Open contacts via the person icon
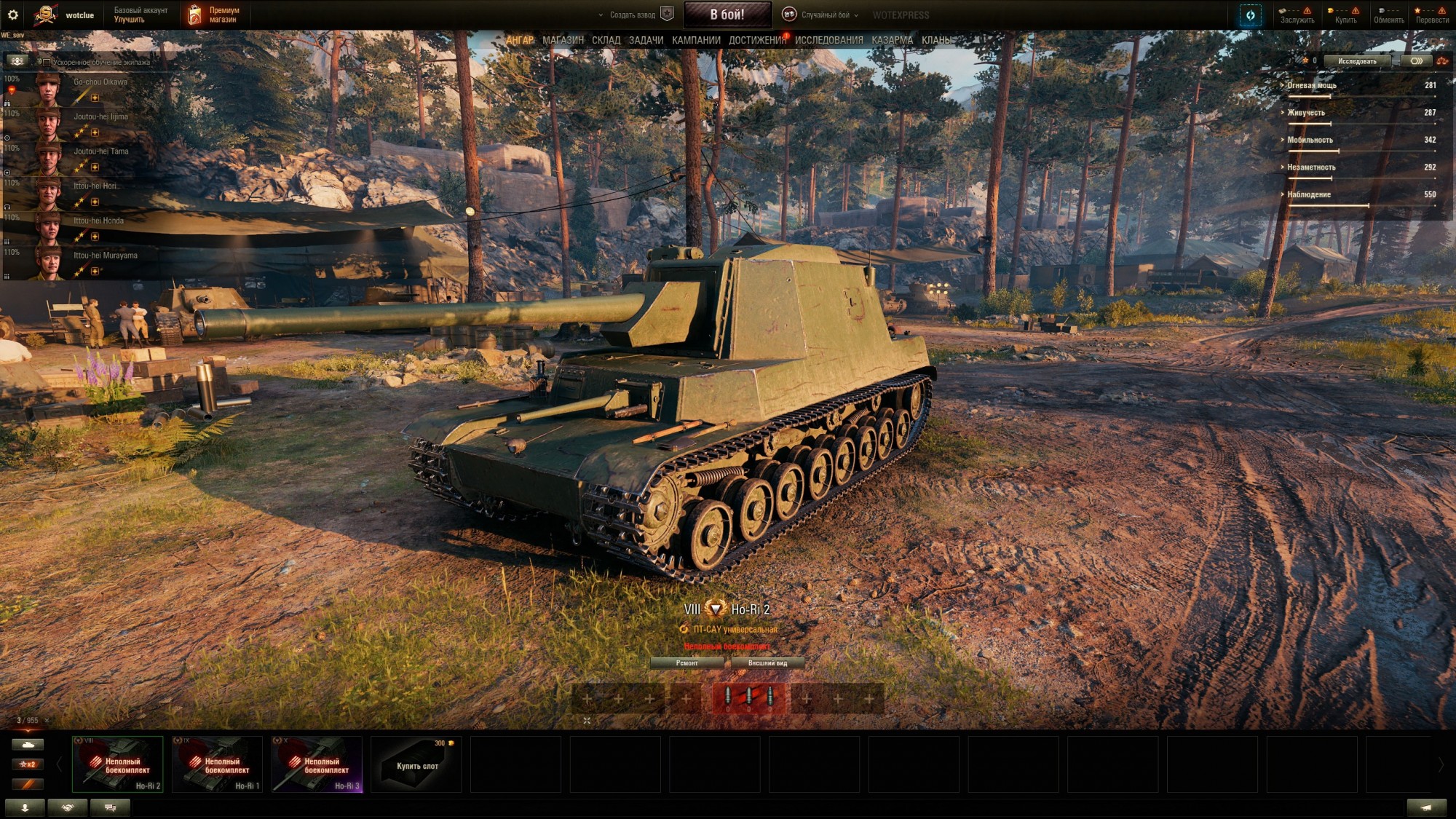Image resolution: width=1456 pixels, height=819 pixels. click(x=25, y=807)
